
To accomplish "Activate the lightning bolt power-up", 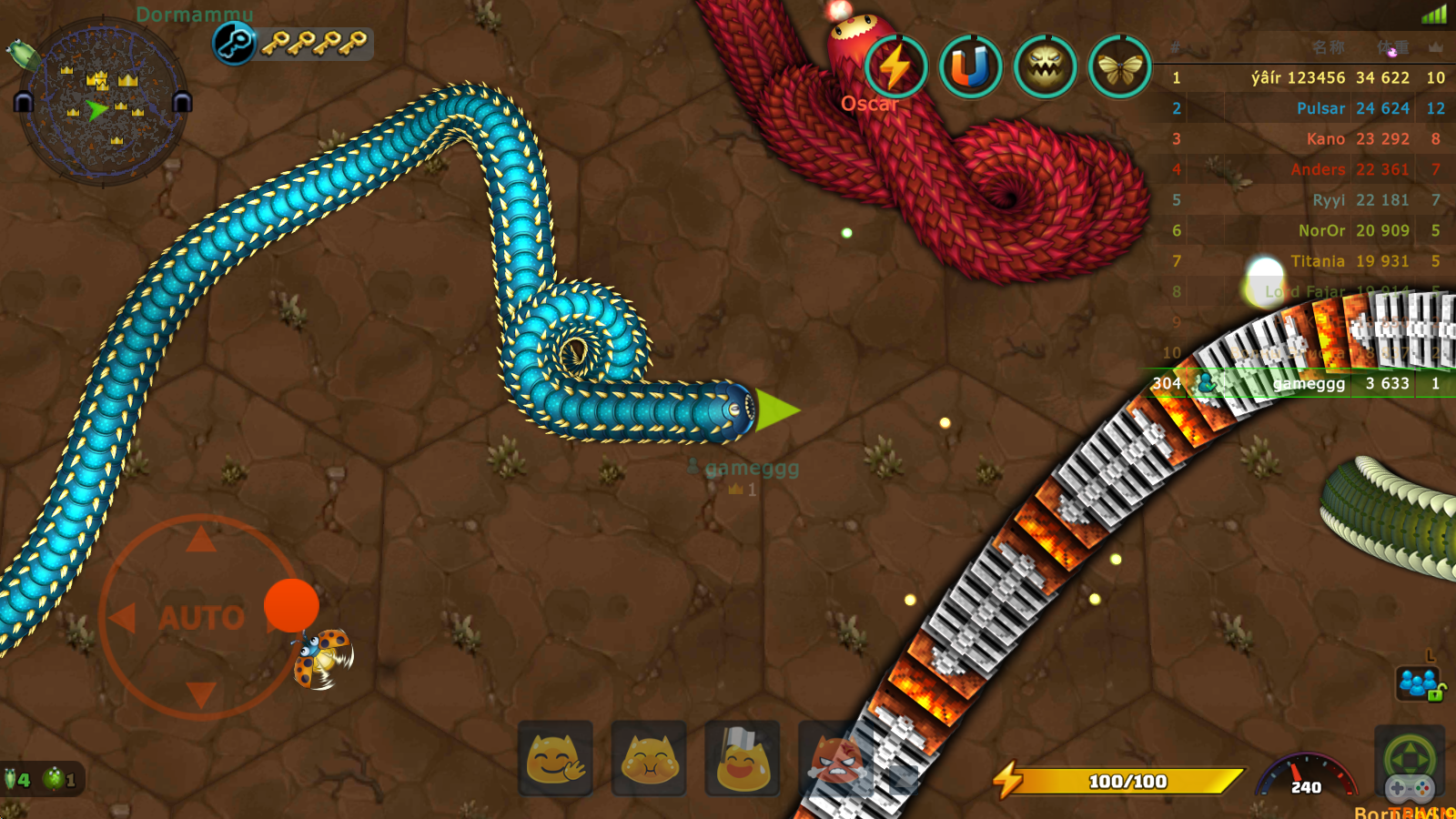I will coord(895,66).
